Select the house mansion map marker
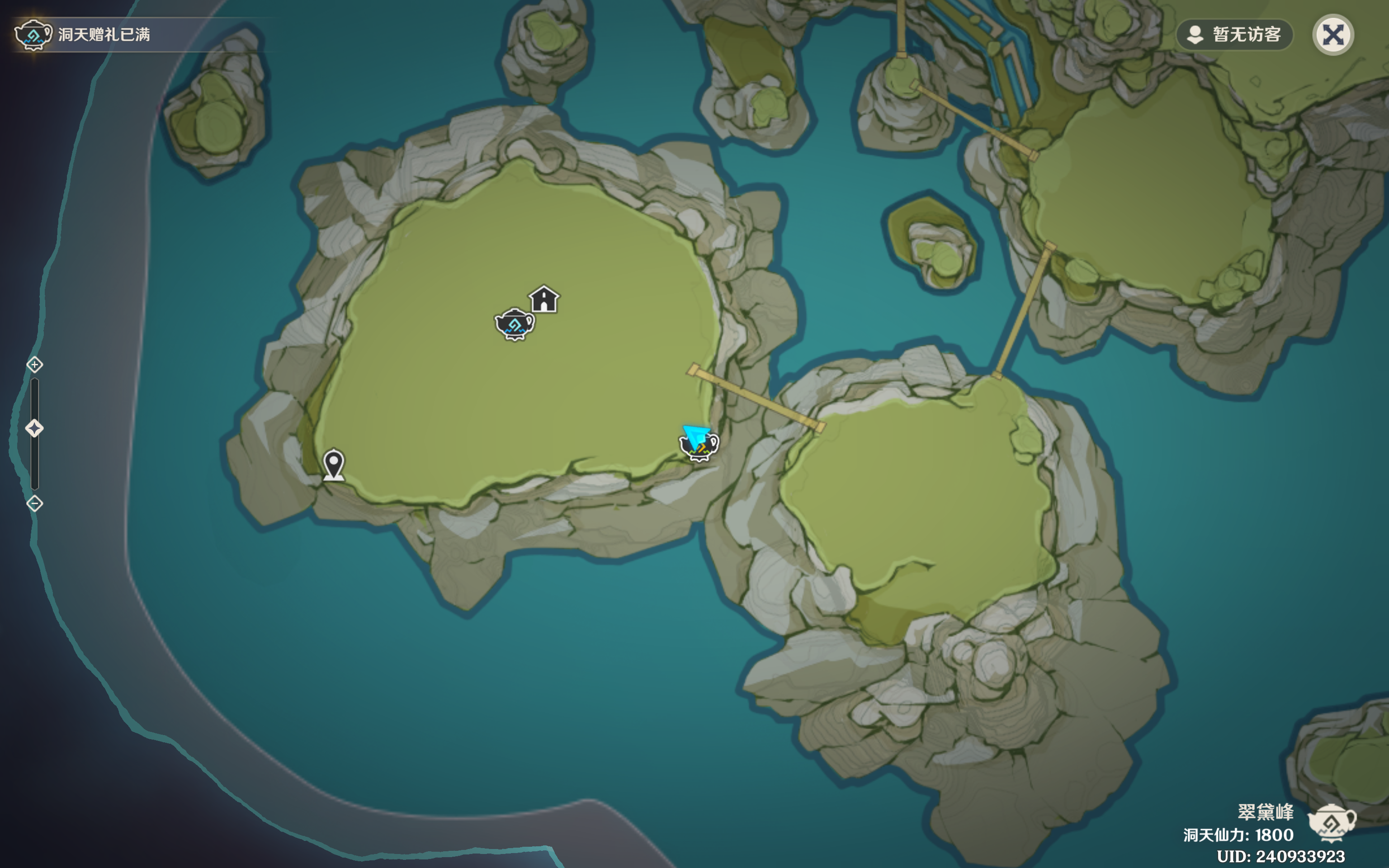 click(x=543, y=300)
